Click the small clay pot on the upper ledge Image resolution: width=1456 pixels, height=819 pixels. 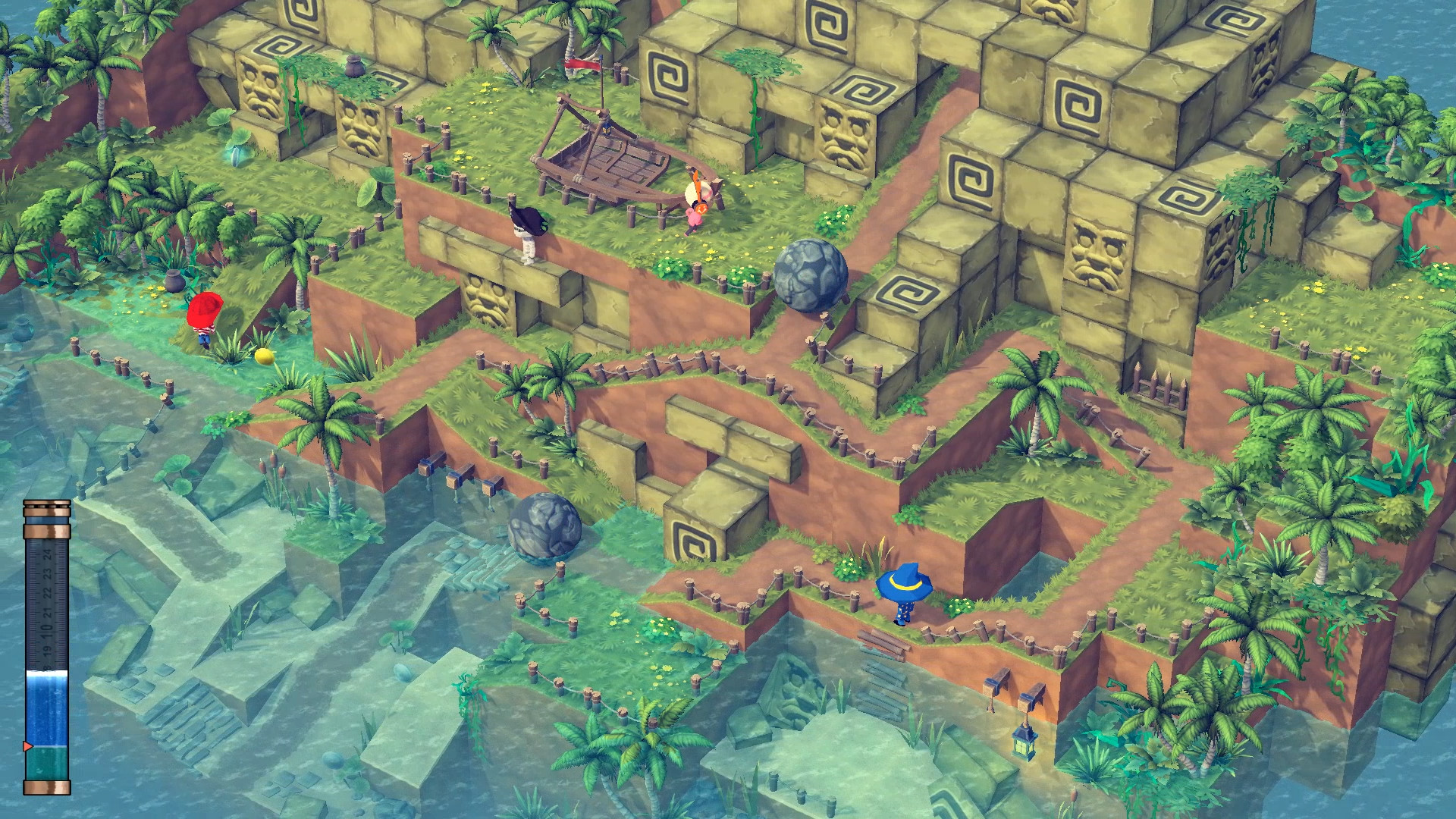point(354,66)
